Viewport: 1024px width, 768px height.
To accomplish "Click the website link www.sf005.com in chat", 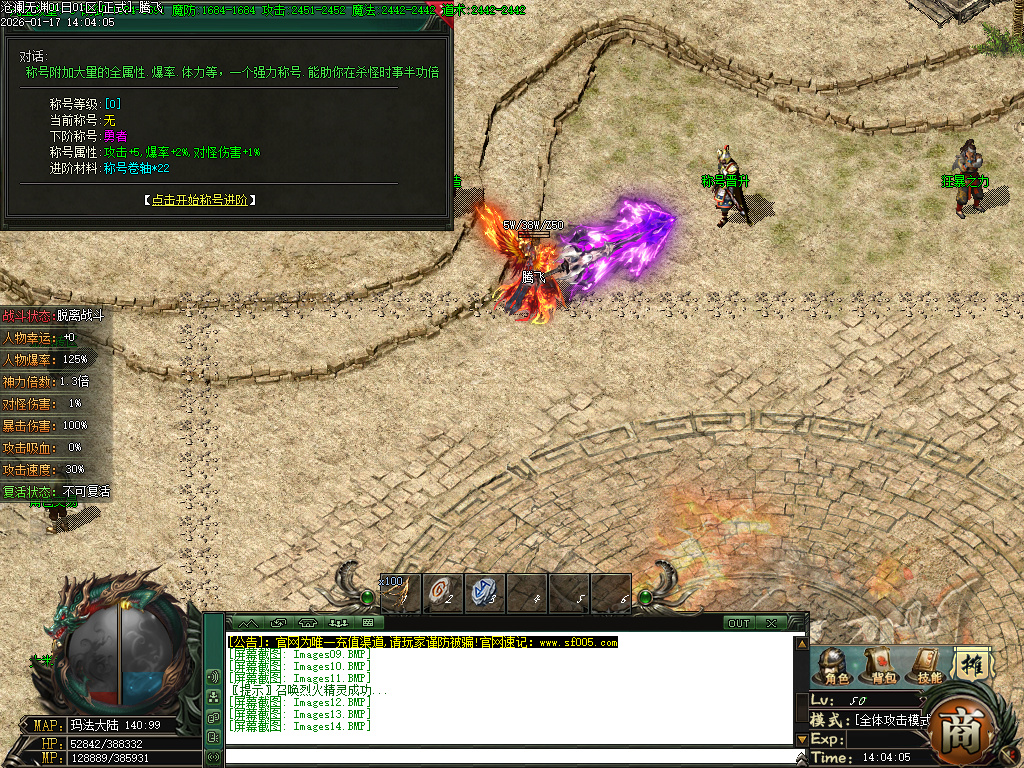I will pyautogui.click(x=578, y=642).
